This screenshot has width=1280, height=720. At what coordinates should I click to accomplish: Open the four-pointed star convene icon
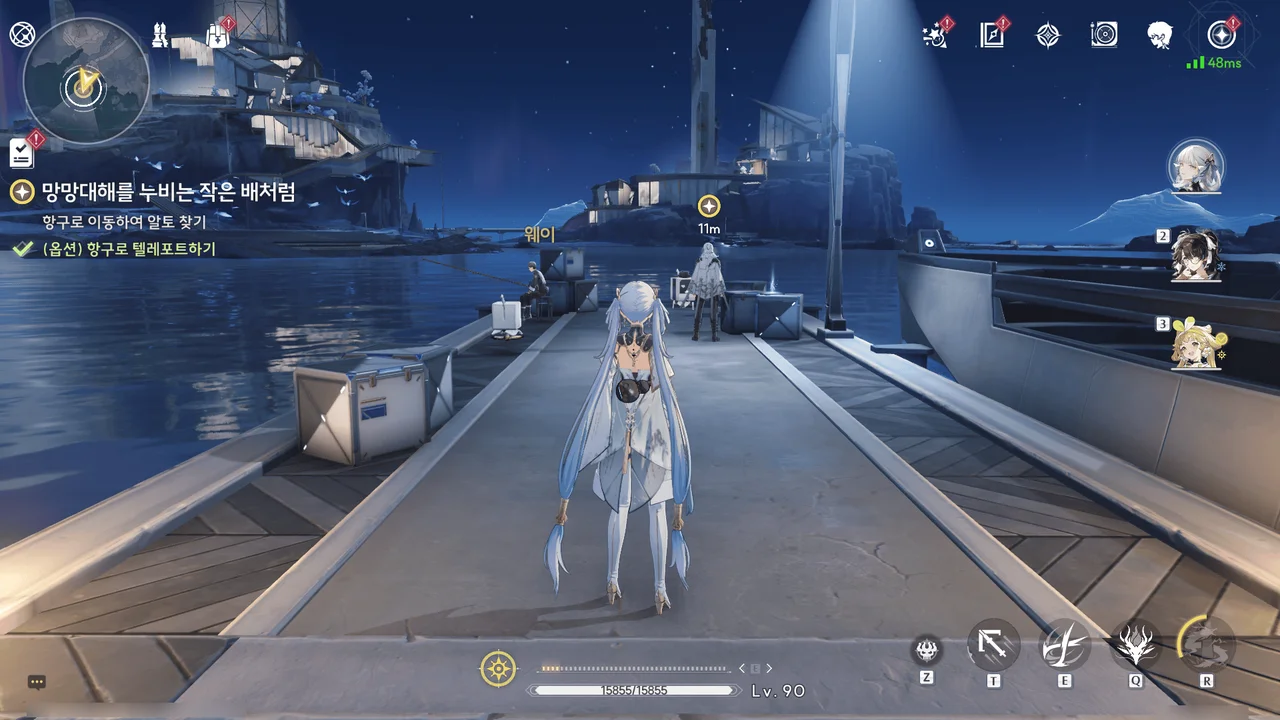1047,36
